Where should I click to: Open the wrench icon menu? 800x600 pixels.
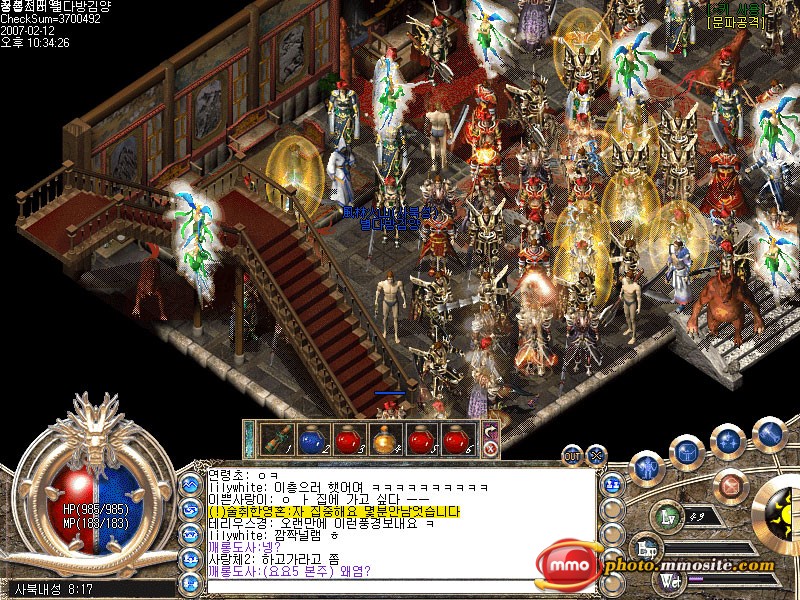point(768,433)
